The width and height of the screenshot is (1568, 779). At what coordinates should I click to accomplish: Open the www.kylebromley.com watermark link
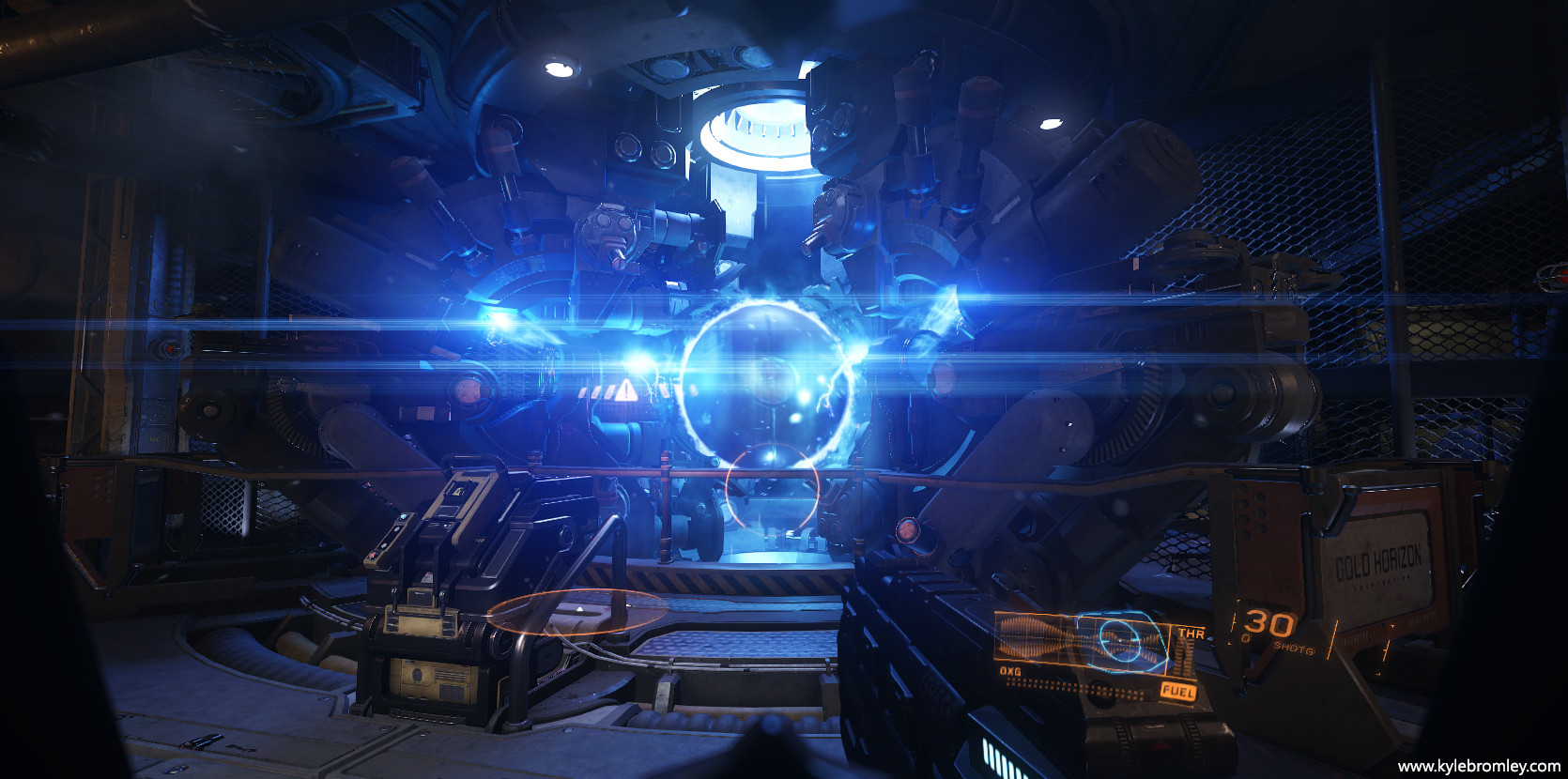[1479, 766]
